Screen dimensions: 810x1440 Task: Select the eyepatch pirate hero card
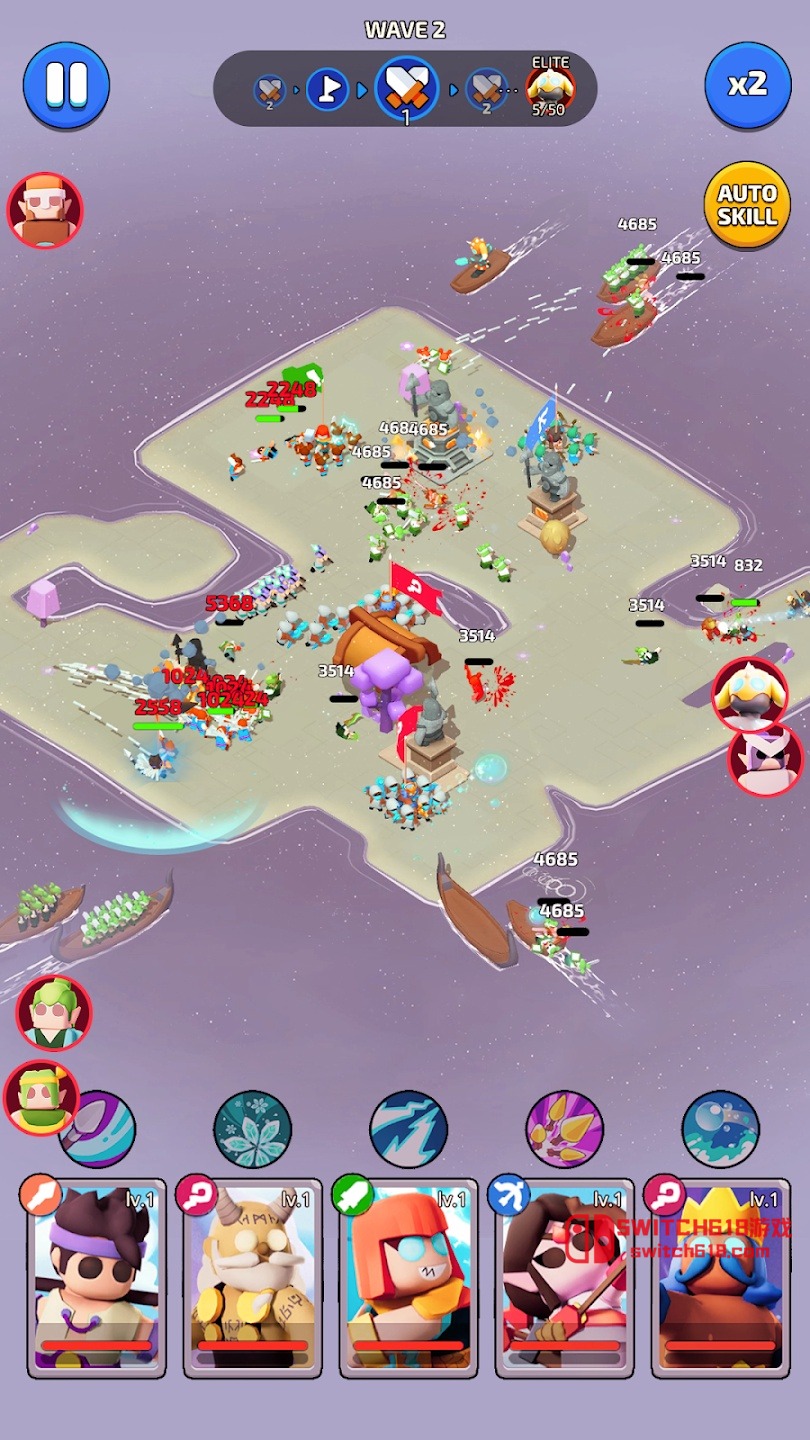point(564,1276)
